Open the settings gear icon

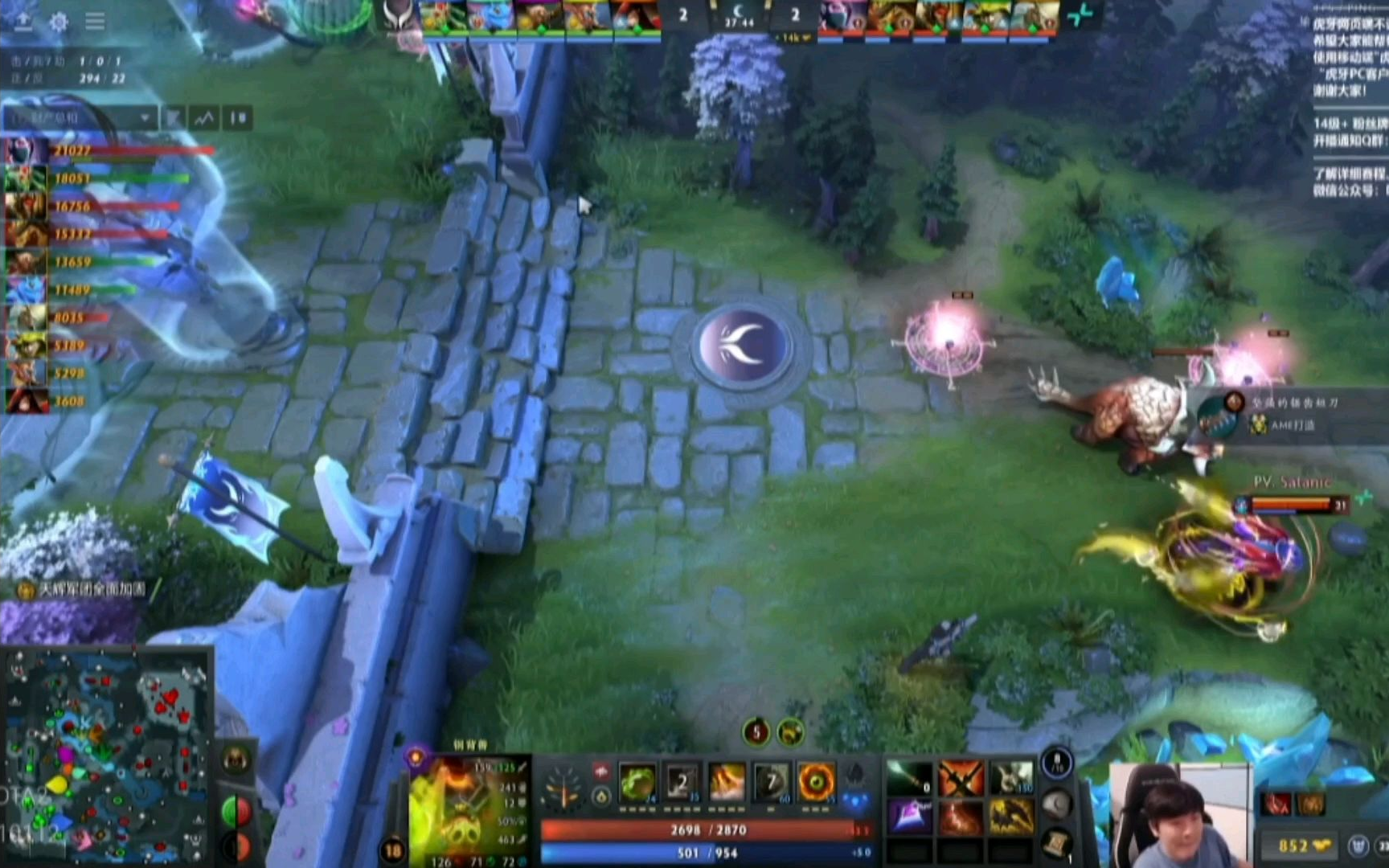(59, 22)
